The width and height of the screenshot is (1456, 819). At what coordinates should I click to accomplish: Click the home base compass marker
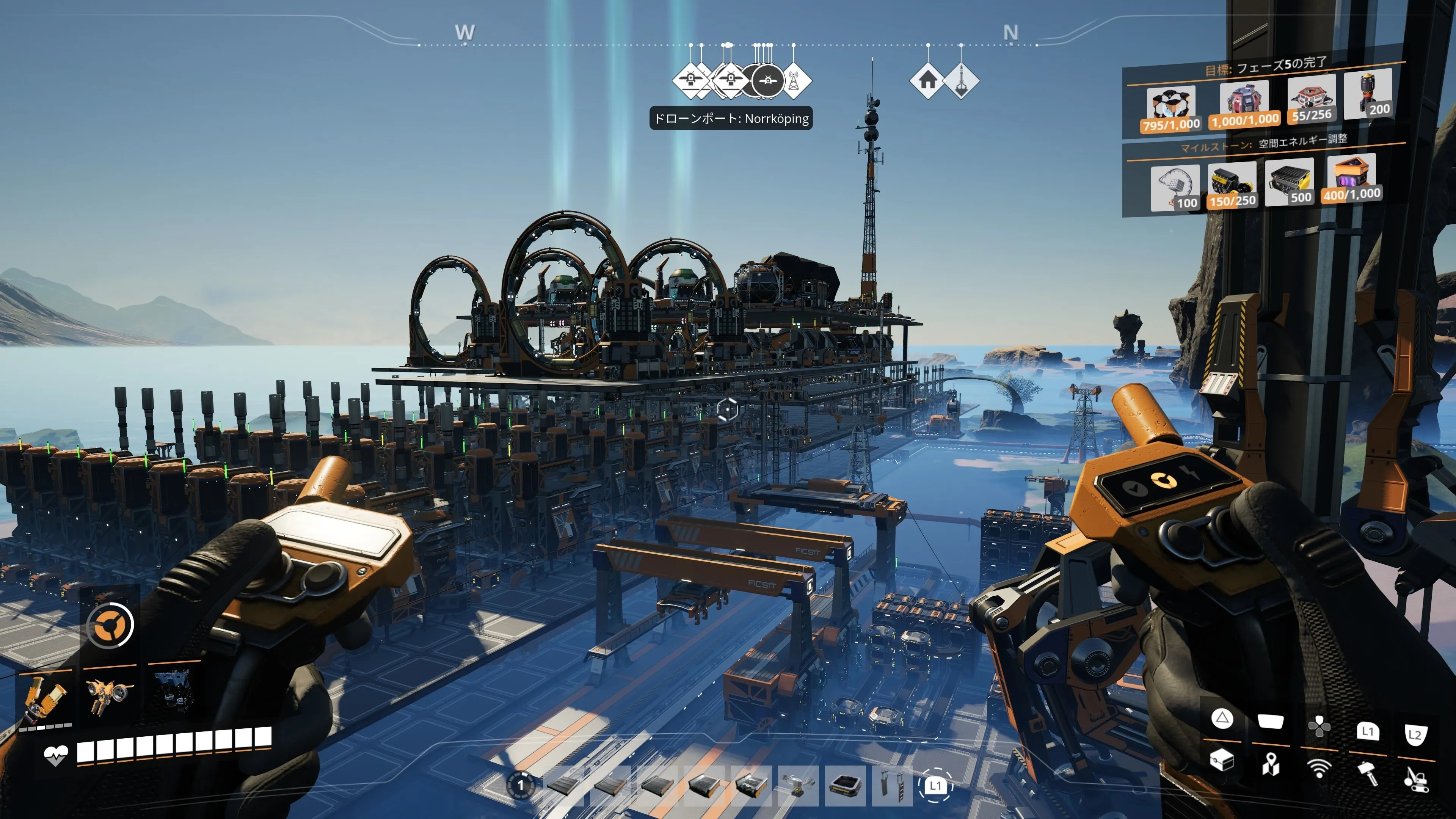(x=927, y=80)
